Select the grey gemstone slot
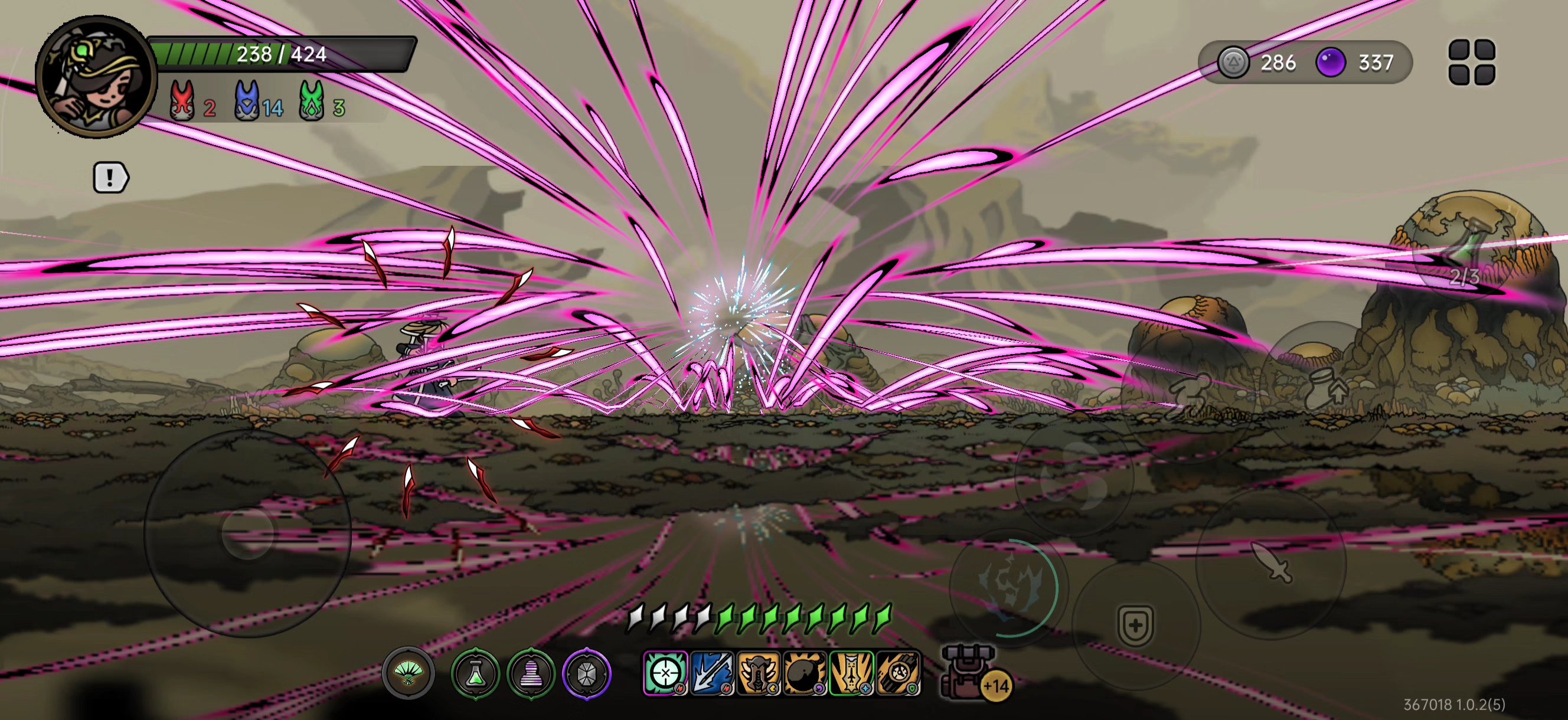Screen dimensions: 1568x720 click(586, 674)
